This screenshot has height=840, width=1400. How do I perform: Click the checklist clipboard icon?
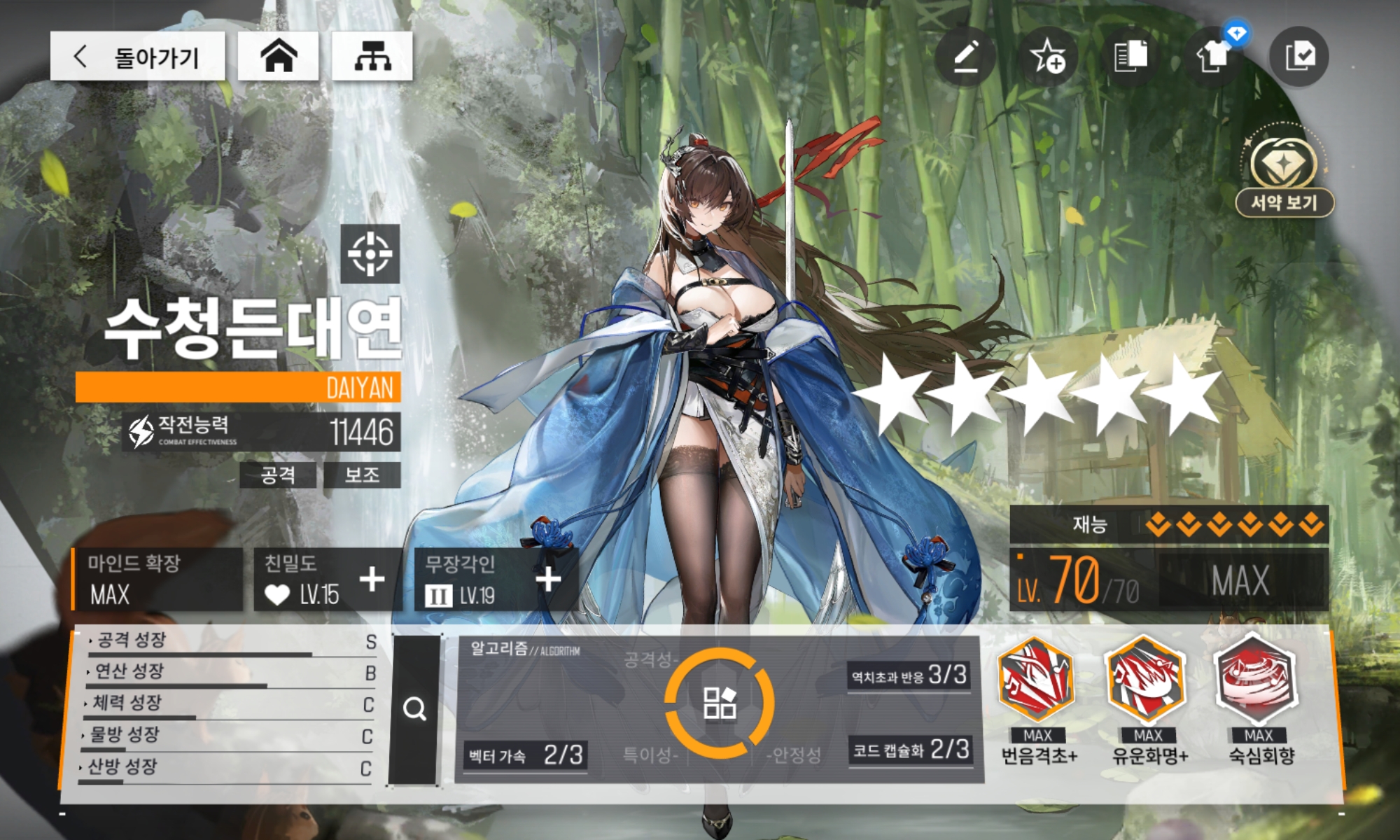(1299, 56)
